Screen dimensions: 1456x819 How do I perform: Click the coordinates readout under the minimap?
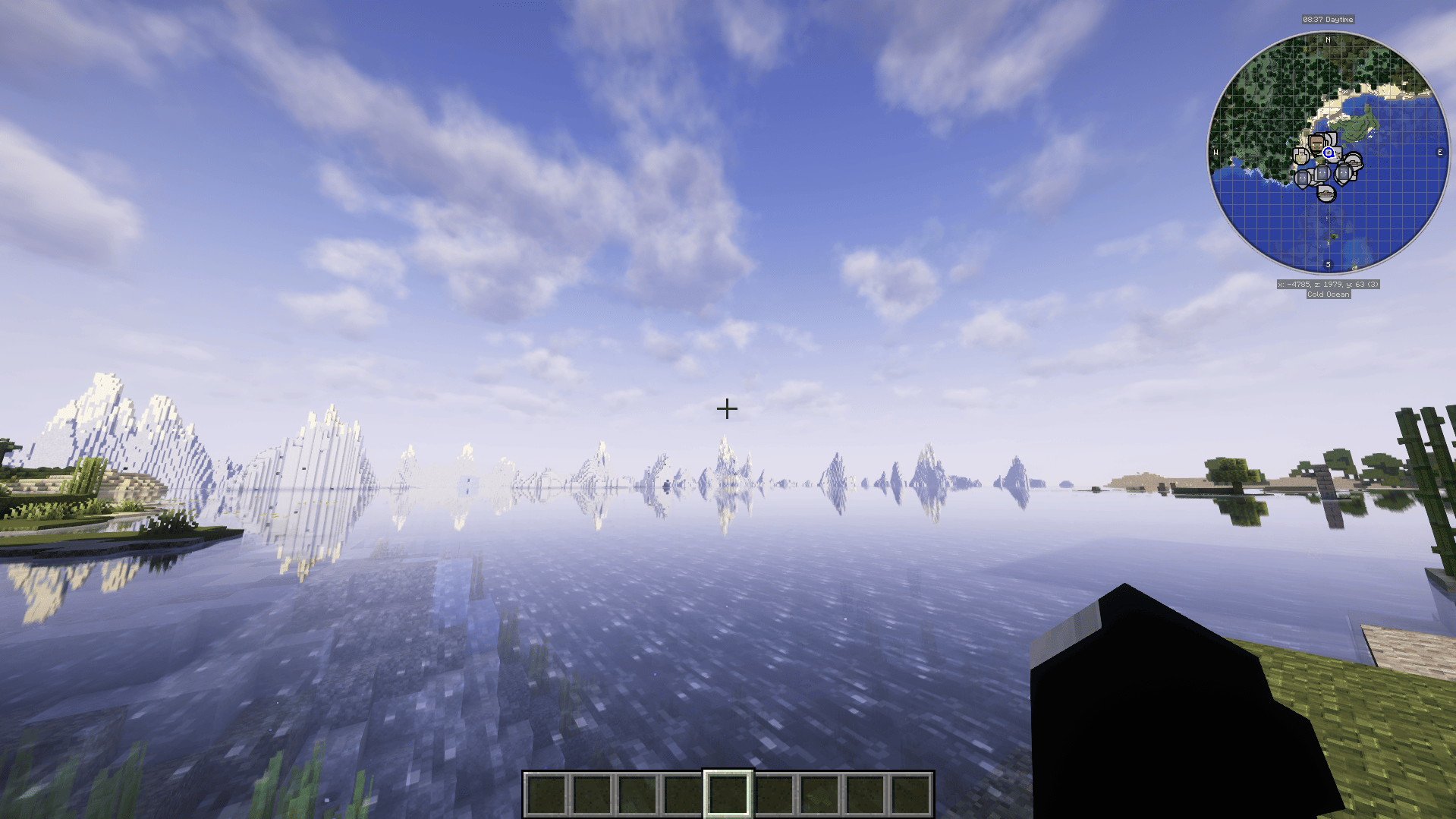1329,286
